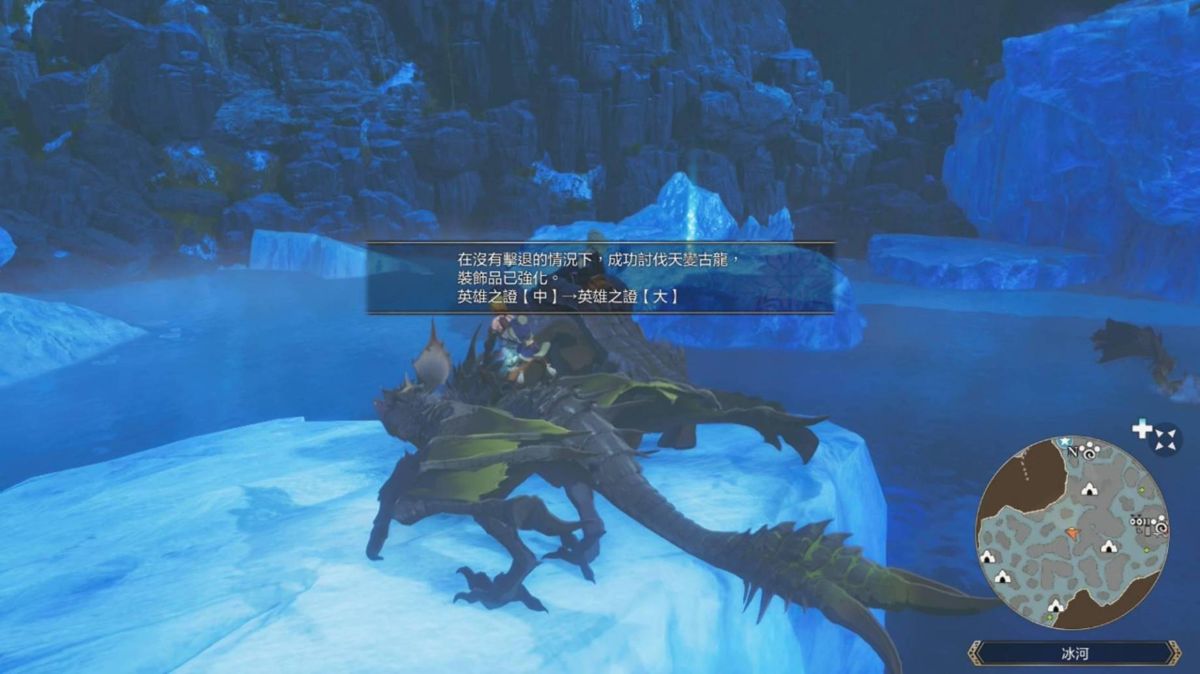Viewport: 1200px width, 674px height.
Task: Click the minimap expand arrows icon
Action: point(1165,438)
